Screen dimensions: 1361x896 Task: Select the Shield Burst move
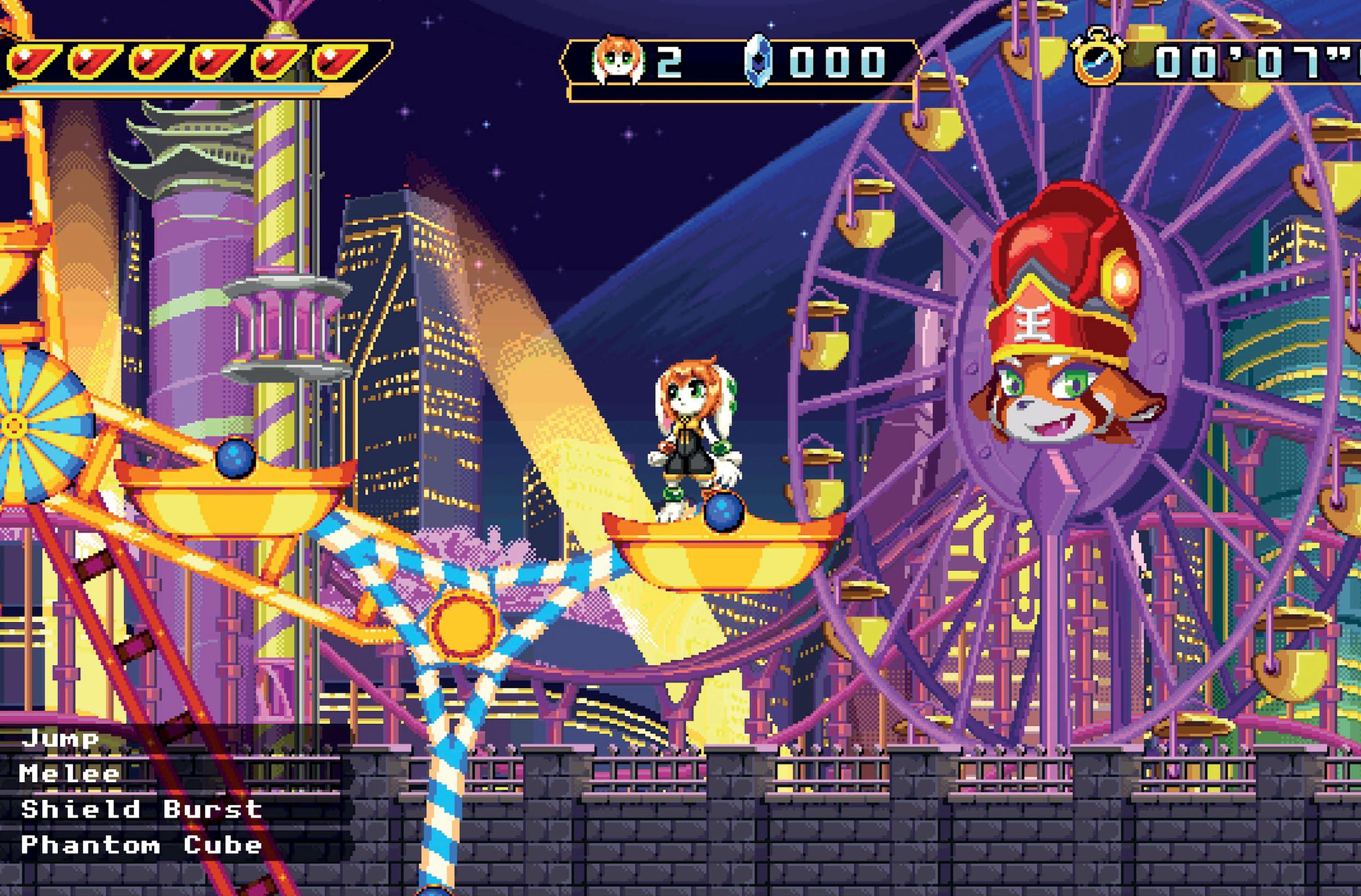click(141, 809)
